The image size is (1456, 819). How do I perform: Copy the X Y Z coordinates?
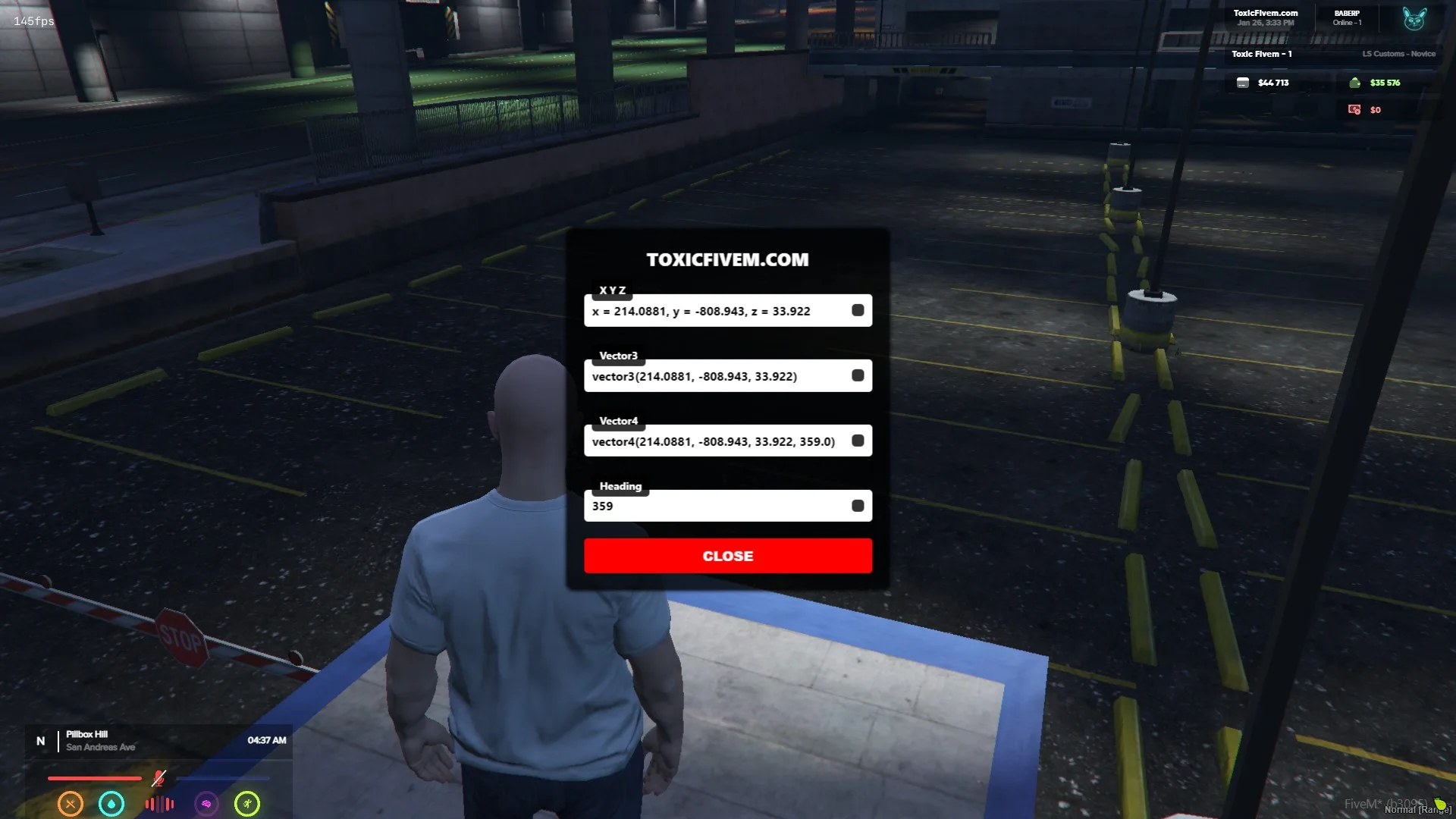[x=858, y=310]
